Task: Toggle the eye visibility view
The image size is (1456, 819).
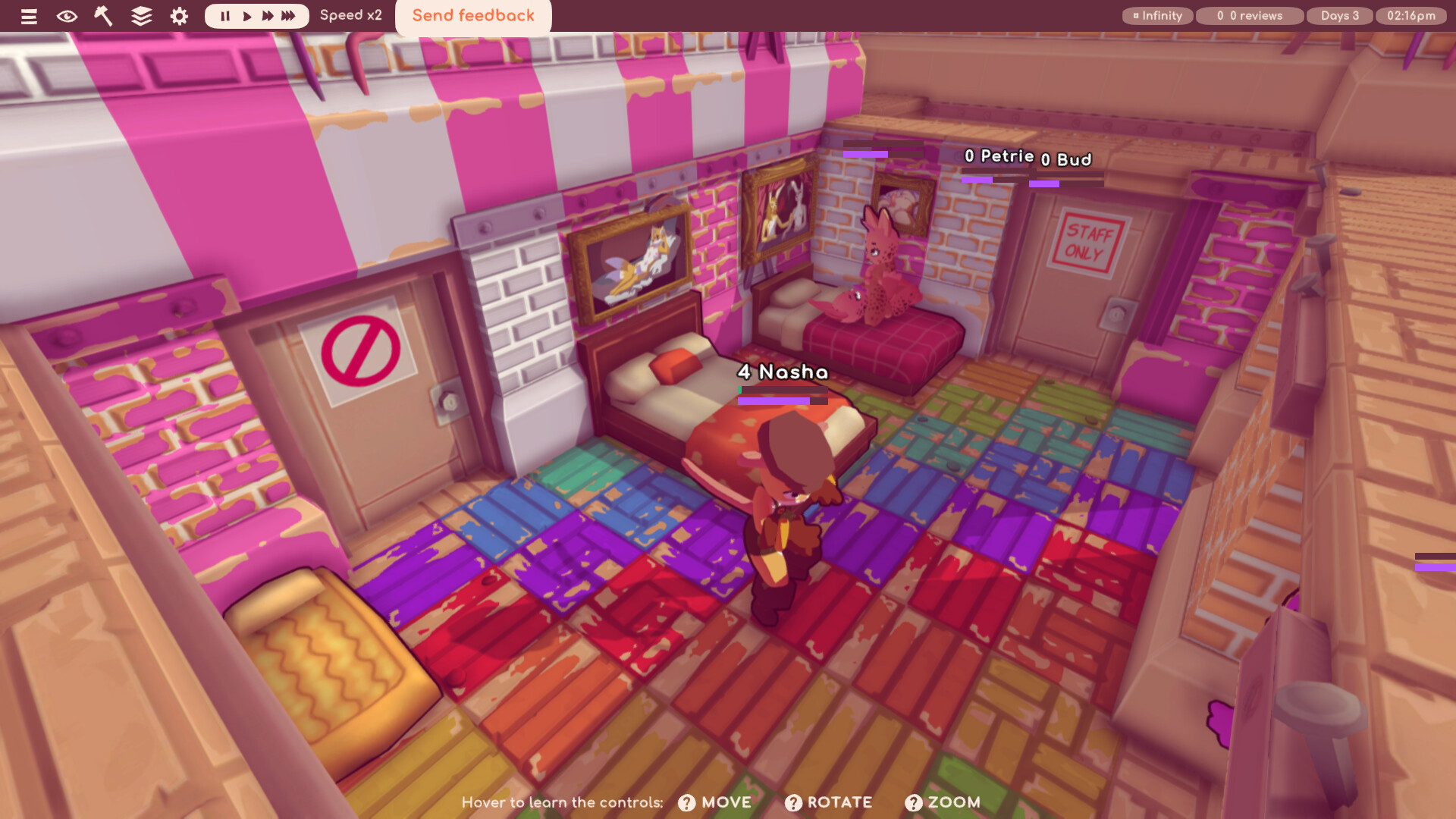Action: 67,16
